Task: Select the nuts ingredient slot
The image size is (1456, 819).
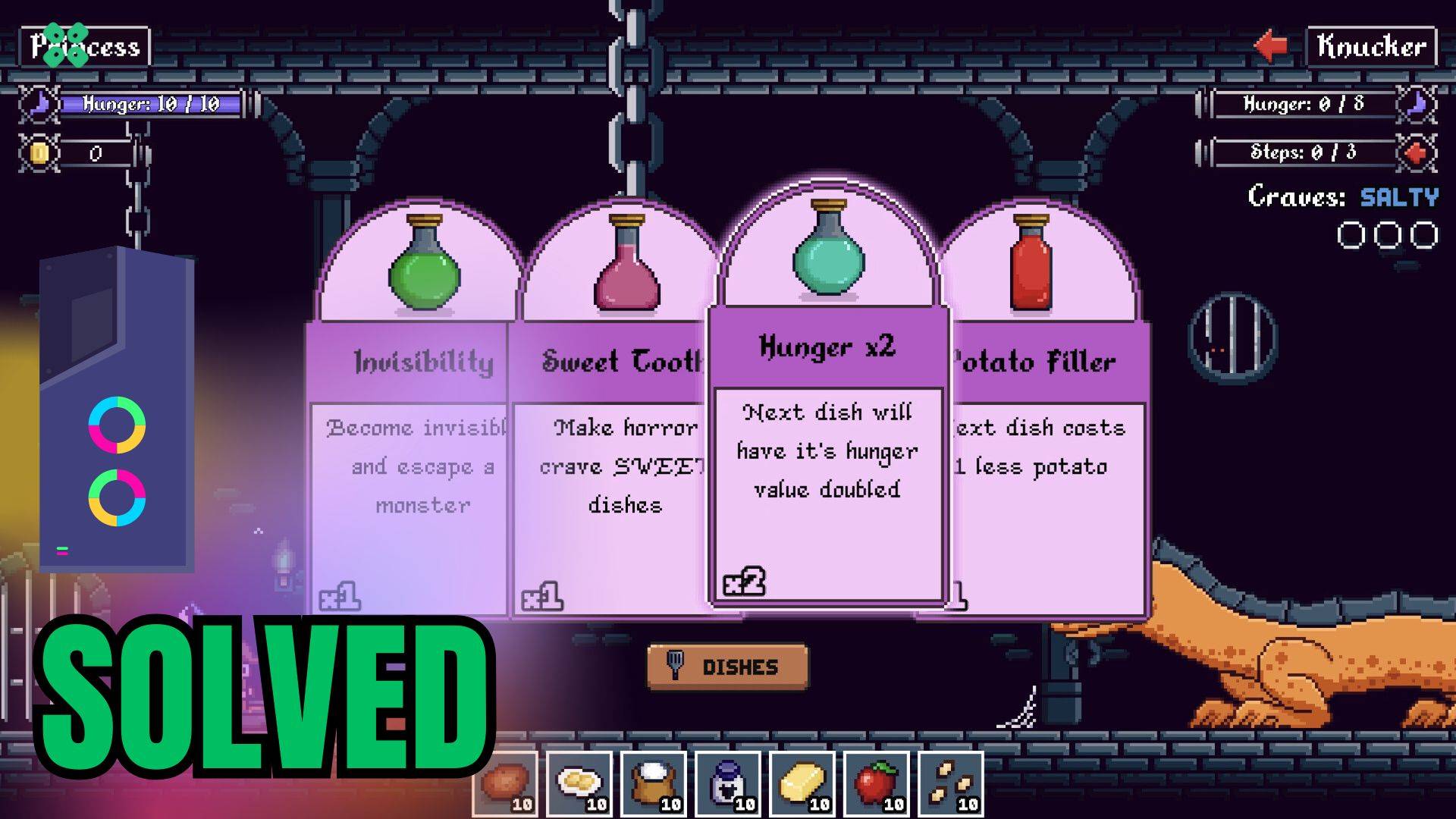Action: tap(951, 783)
